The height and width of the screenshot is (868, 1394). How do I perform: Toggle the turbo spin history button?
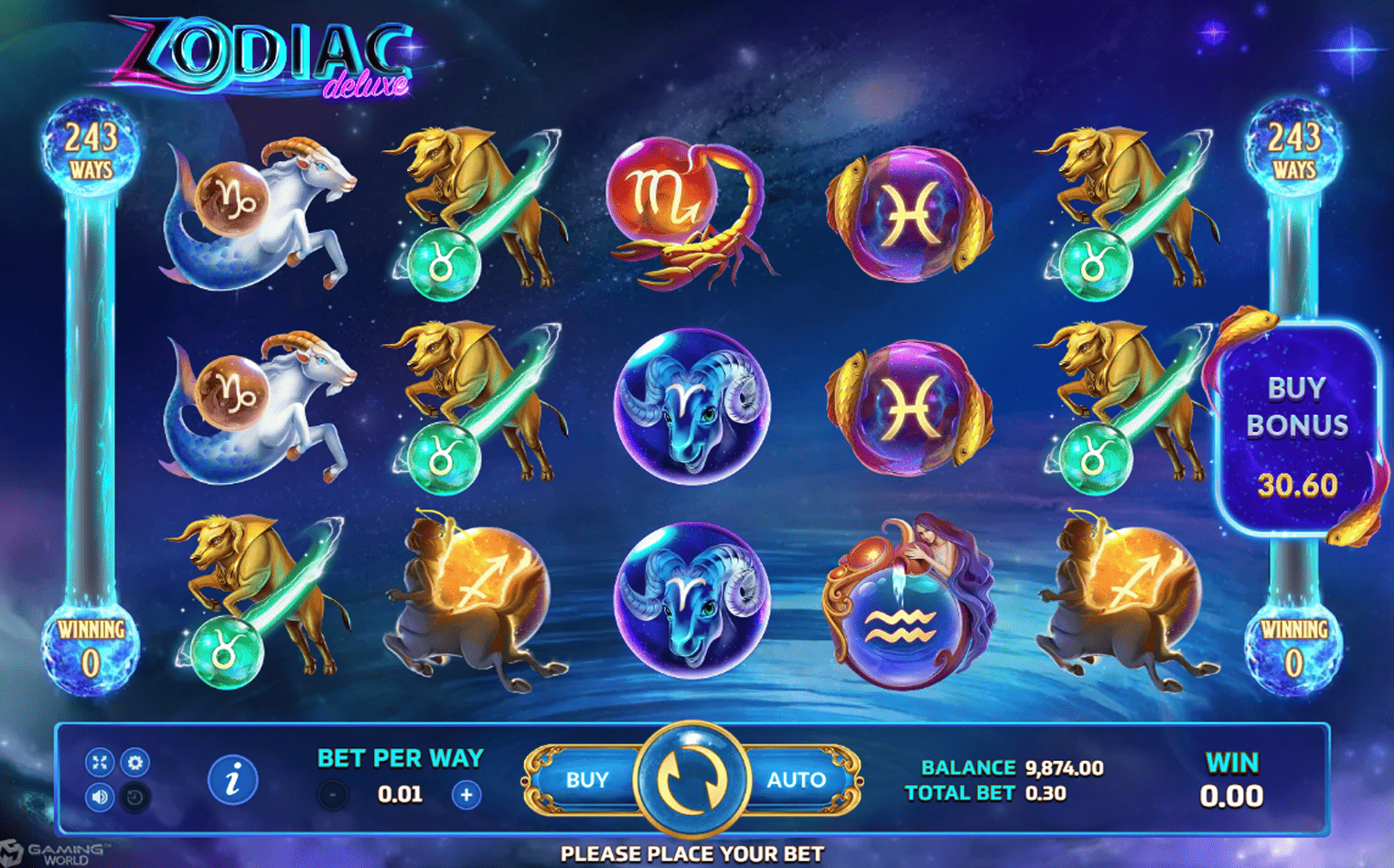point(134,796)
